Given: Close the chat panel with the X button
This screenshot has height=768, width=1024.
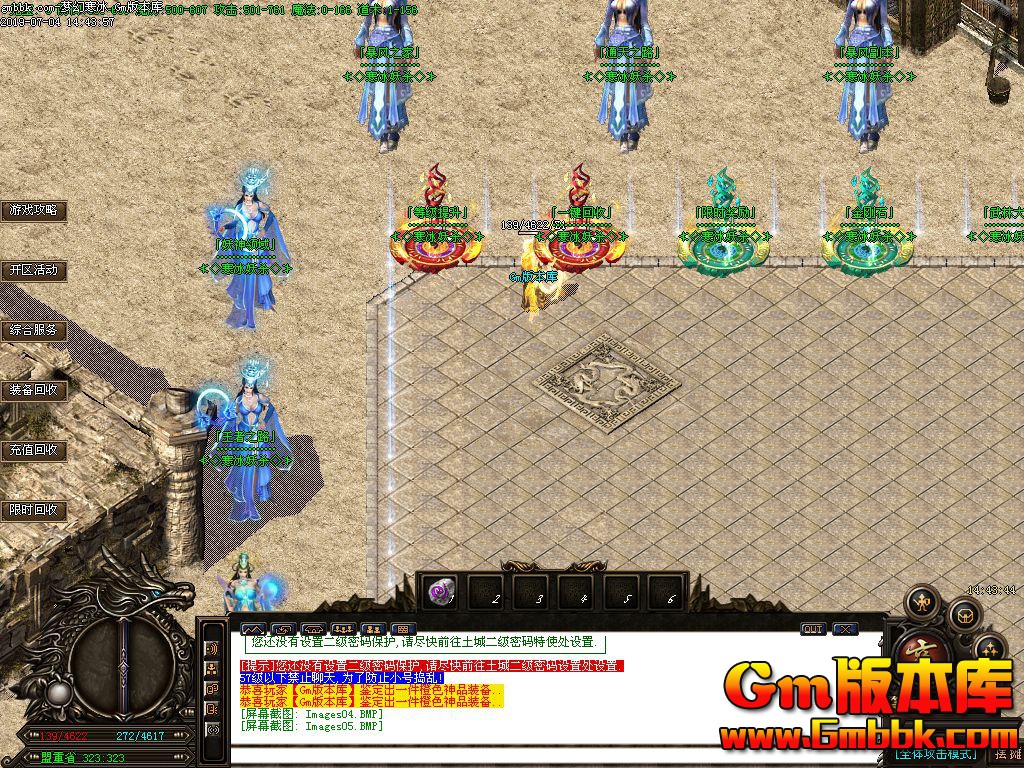Looking at the screenshot, I should click(x=845, y=629).
